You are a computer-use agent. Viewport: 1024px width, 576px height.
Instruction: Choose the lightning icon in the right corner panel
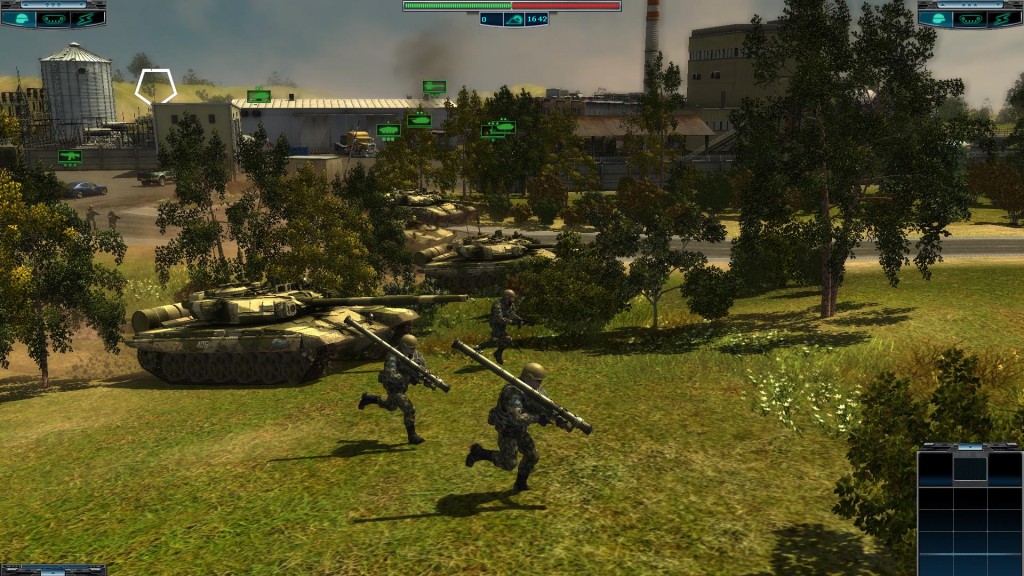point(1005,18)
